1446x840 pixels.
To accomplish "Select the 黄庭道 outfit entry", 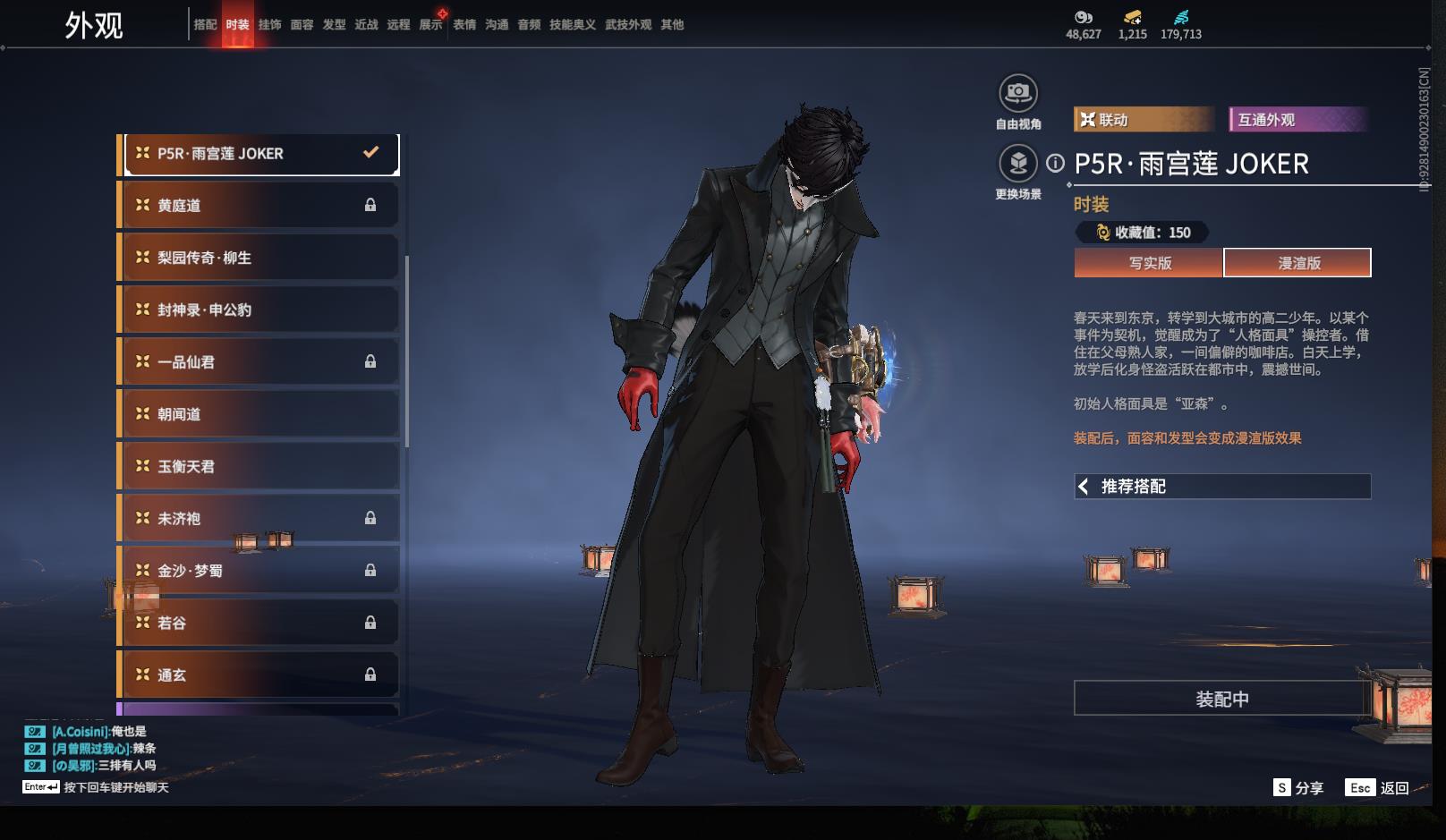I will pos(259,206).
